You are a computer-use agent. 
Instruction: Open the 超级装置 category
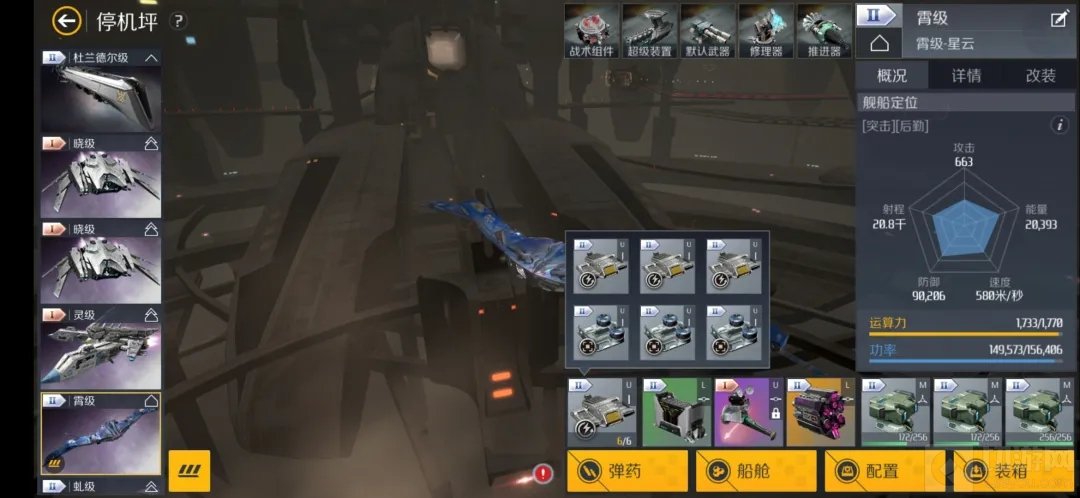pyautogui.click(x=650, y=31)
